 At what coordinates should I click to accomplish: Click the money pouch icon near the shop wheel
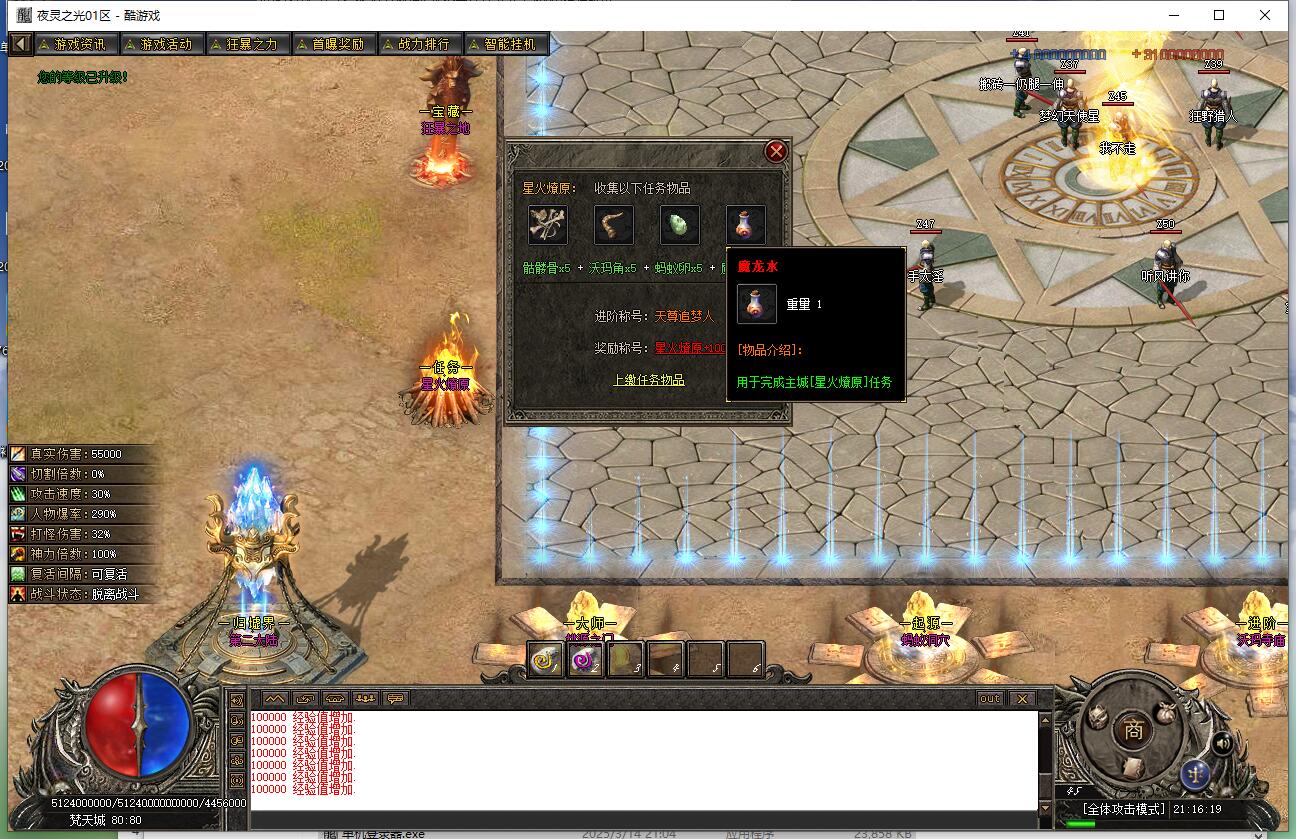tap(1165, 715)
